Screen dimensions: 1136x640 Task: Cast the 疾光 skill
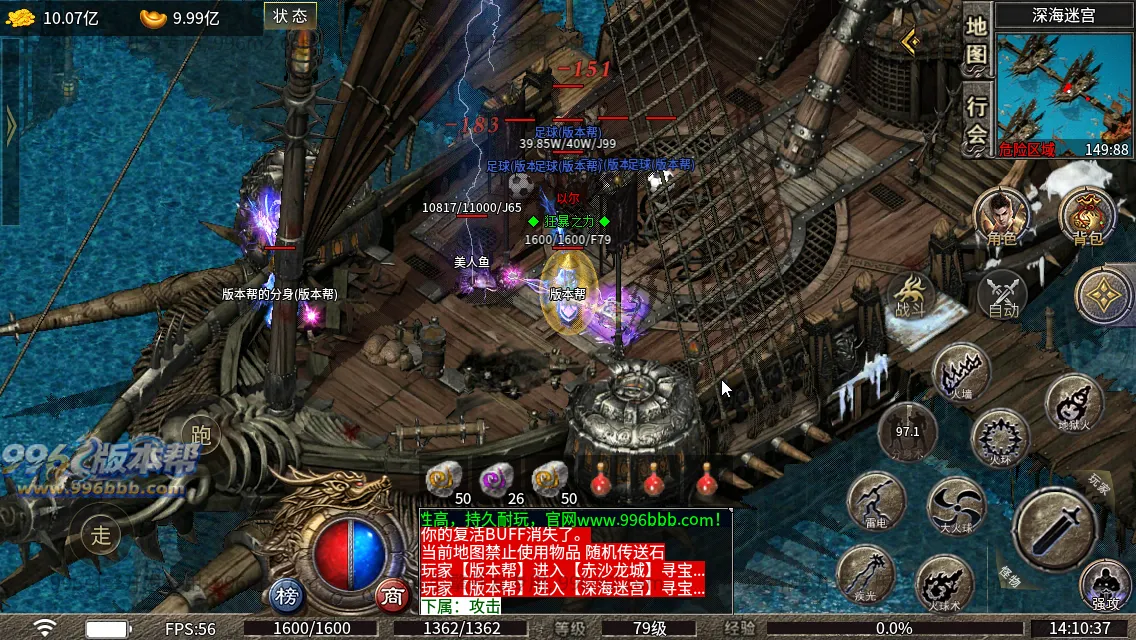point(865,574)
